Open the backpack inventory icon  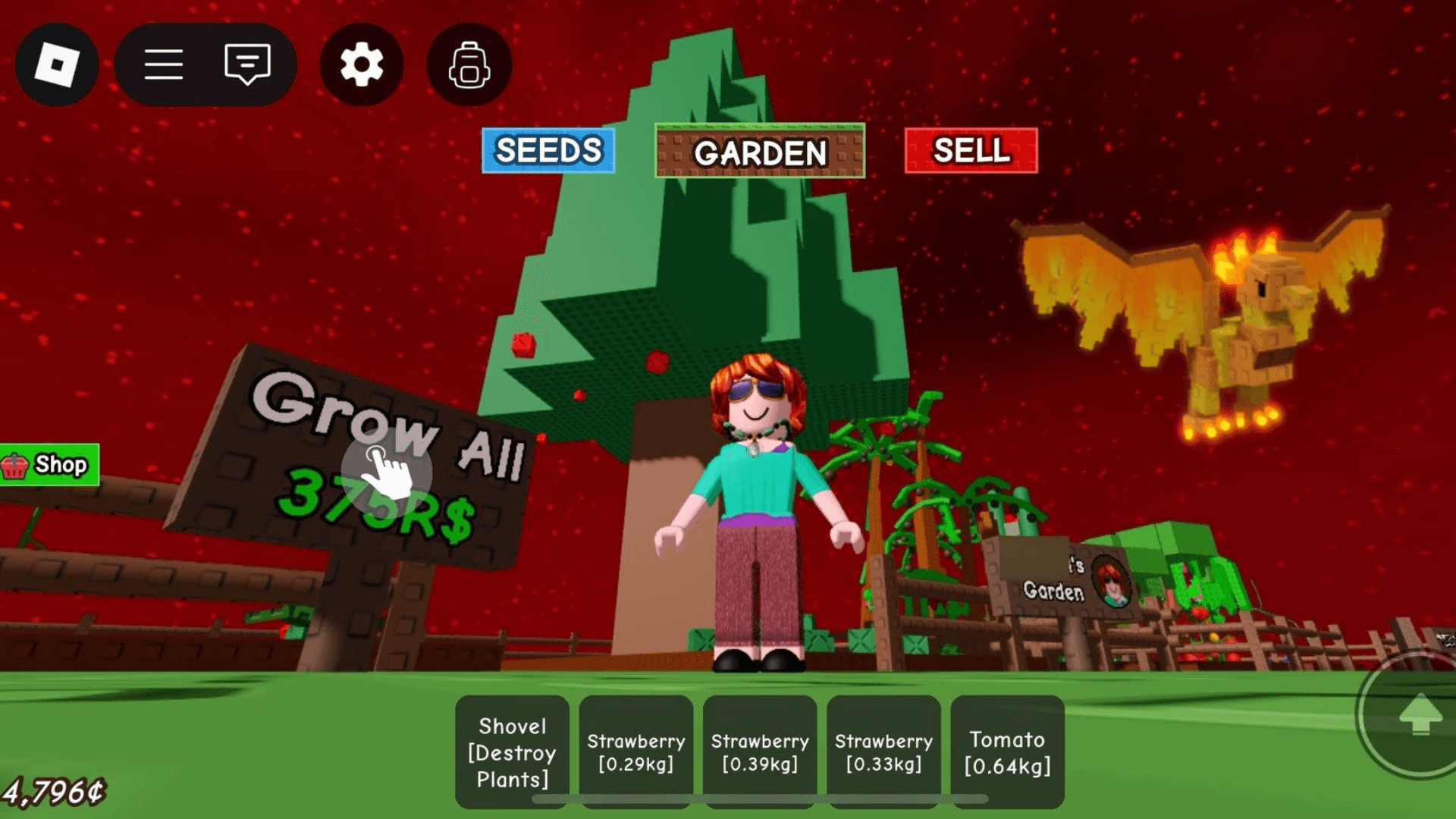(468, 65)
